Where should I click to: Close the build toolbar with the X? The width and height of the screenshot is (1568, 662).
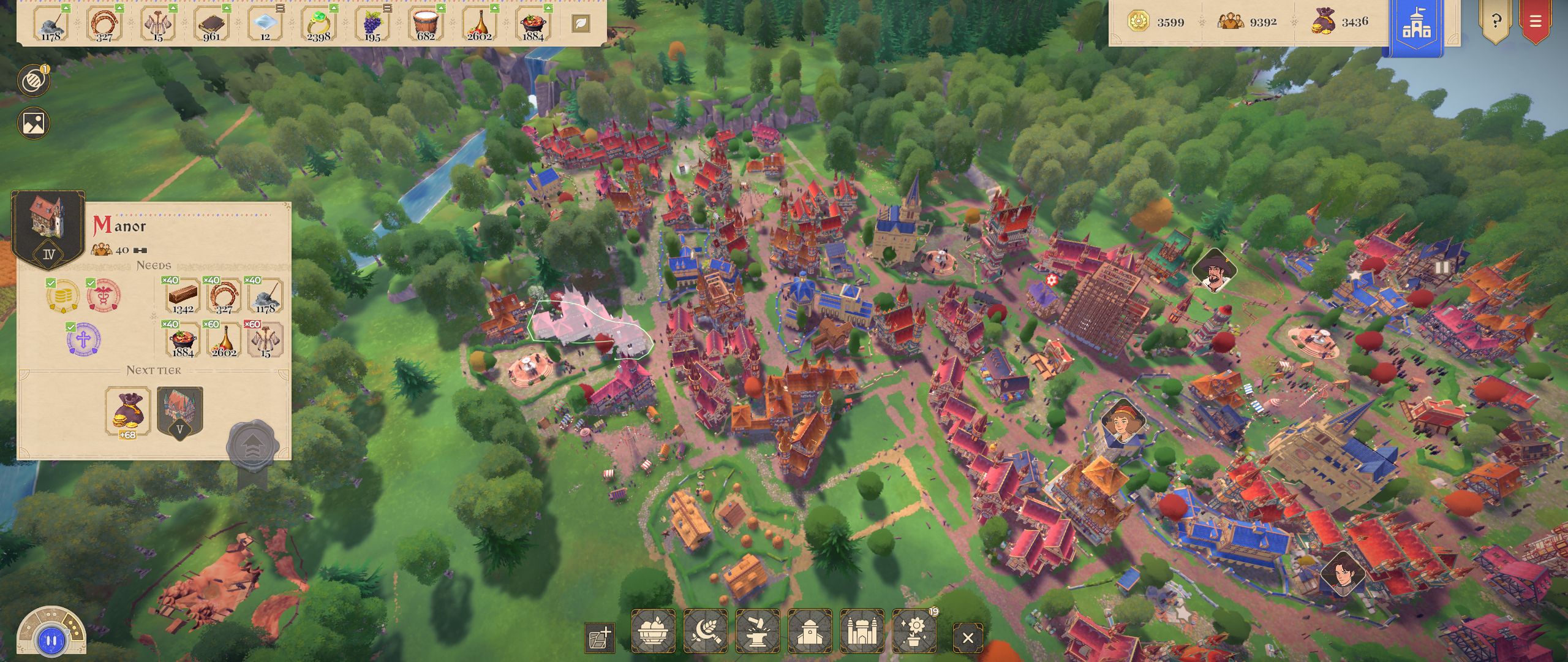[968, 638]
